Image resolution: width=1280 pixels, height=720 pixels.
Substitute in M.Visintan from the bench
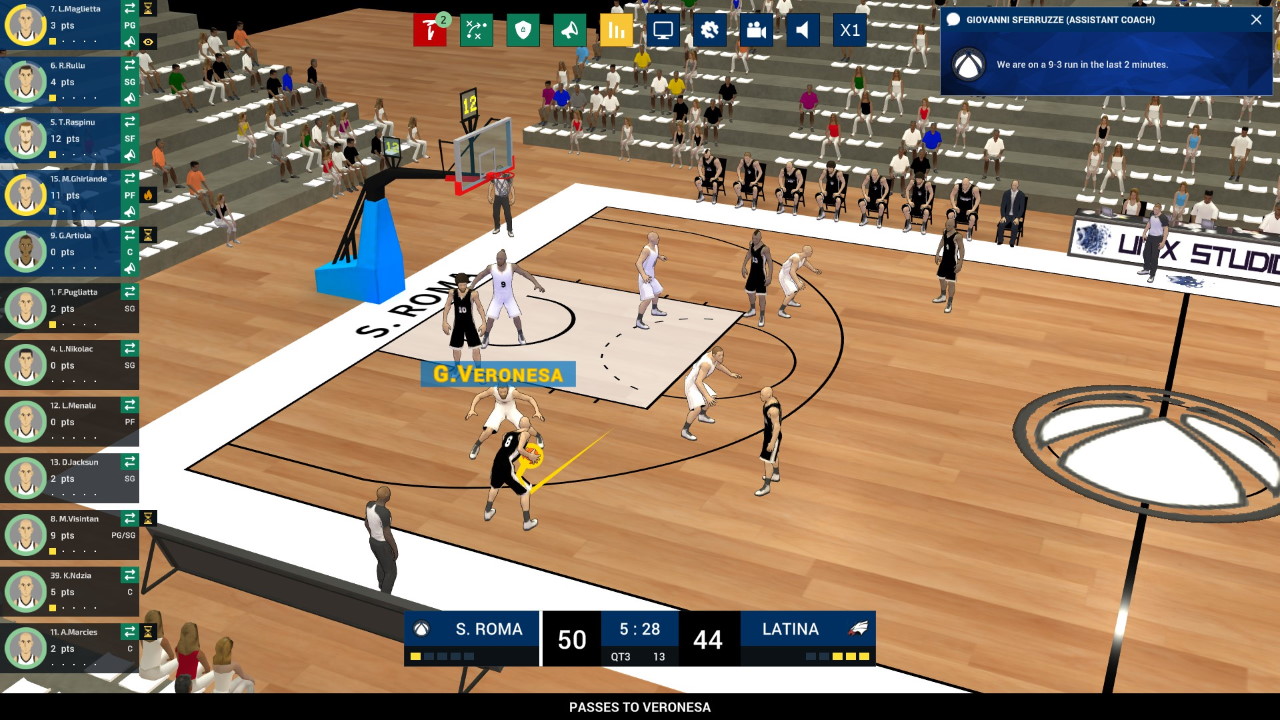130,519
